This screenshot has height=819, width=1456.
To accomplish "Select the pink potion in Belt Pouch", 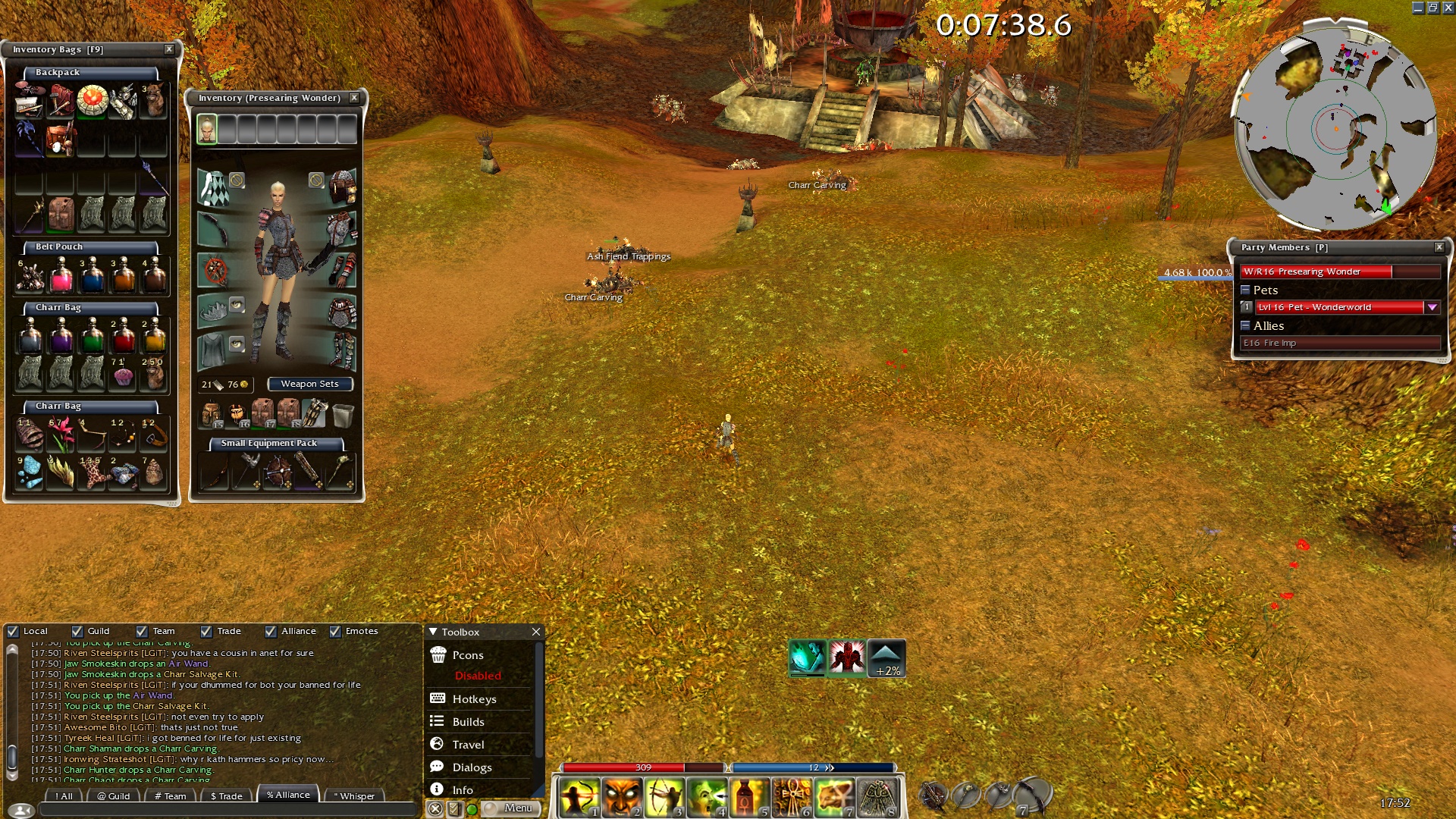I will click(x=61, y=276).
